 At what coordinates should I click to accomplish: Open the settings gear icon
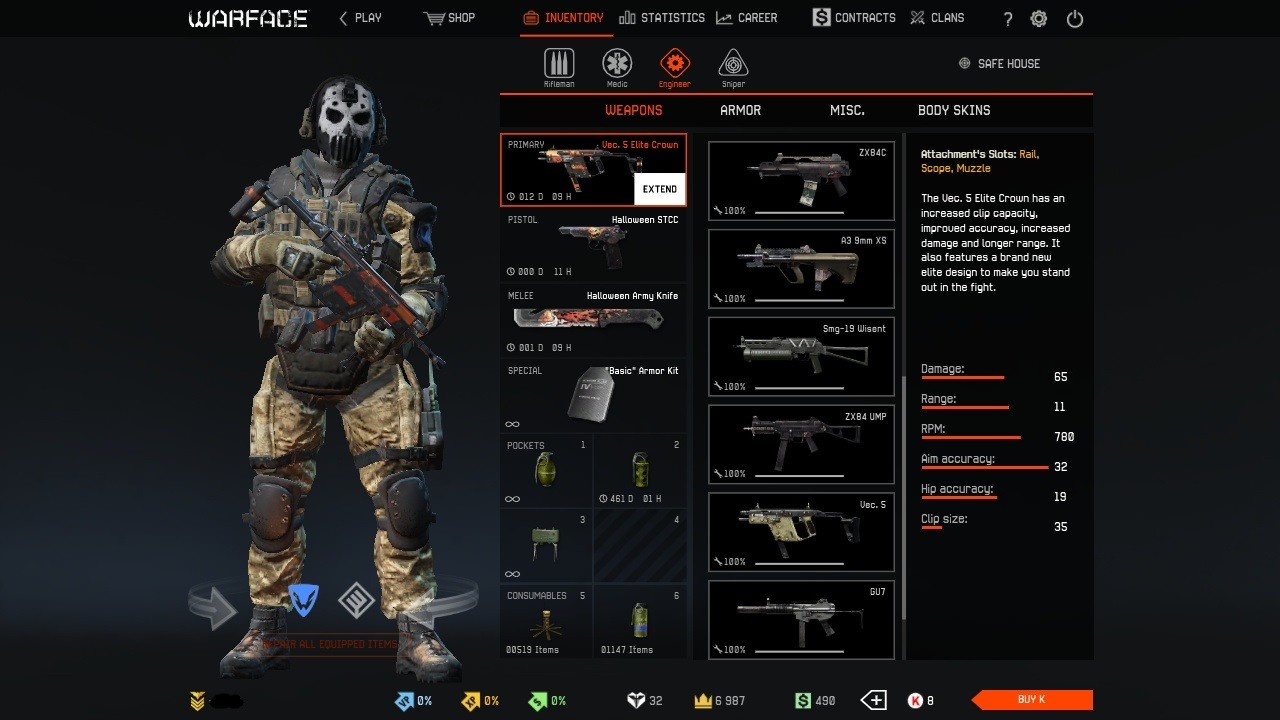(x=1039, y=19)
